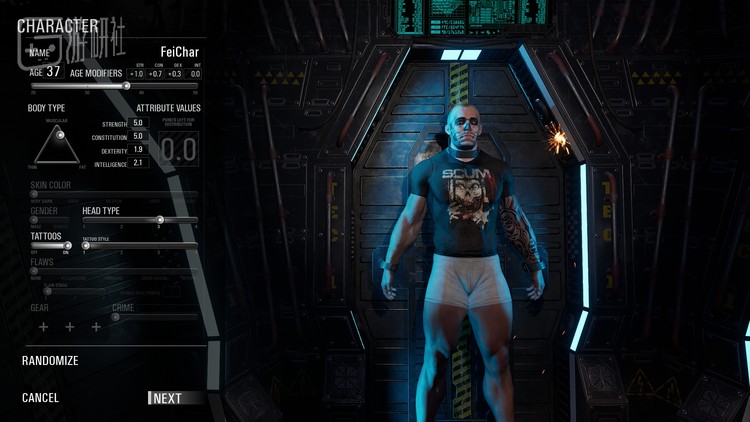Randomize the character
Screen dimensions: 750x422
click(x=50, y=361)
